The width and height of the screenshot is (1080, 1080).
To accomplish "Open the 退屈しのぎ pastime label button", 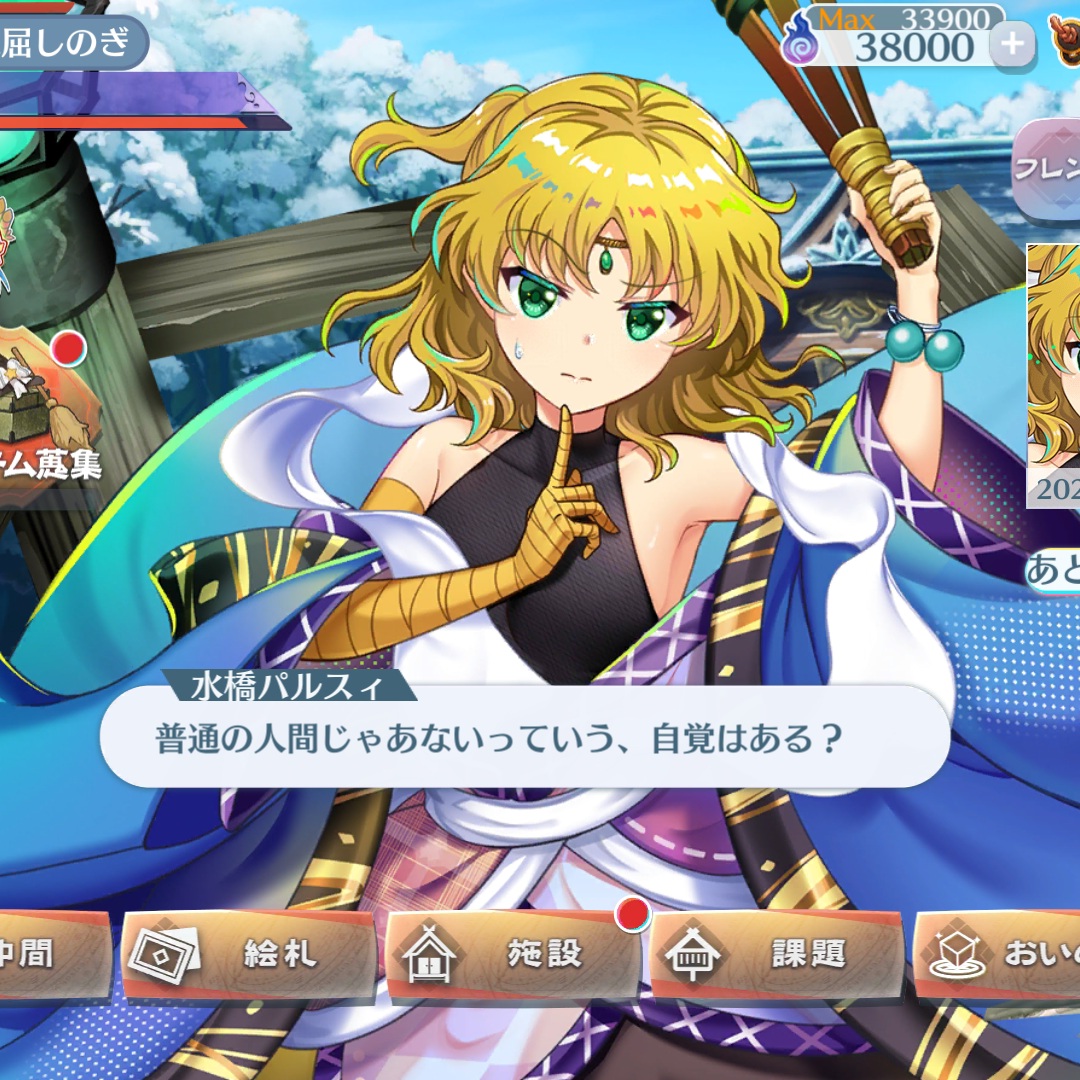I will tap(70, 43).
